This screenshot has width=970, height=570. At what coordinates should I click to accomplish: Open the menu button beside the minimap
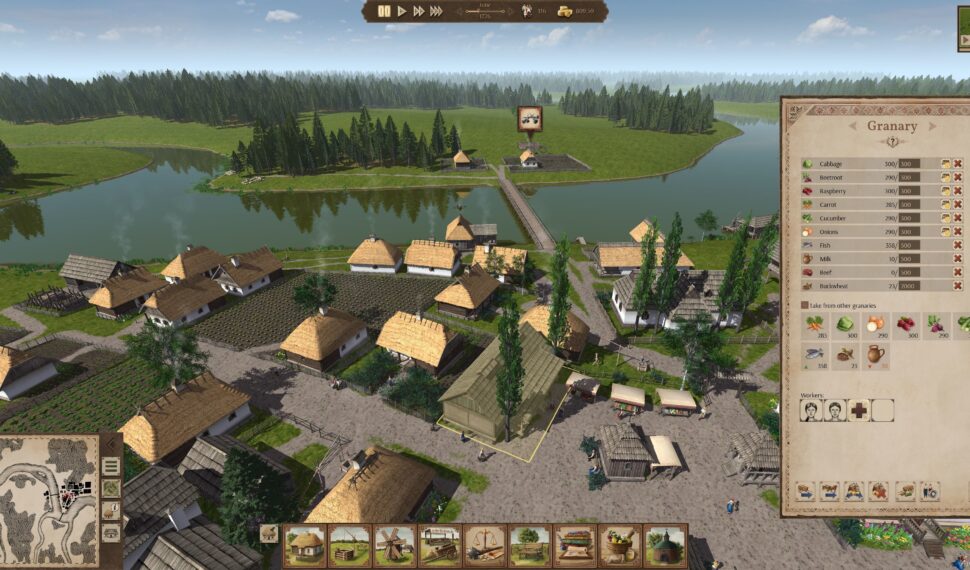(111, 466)
